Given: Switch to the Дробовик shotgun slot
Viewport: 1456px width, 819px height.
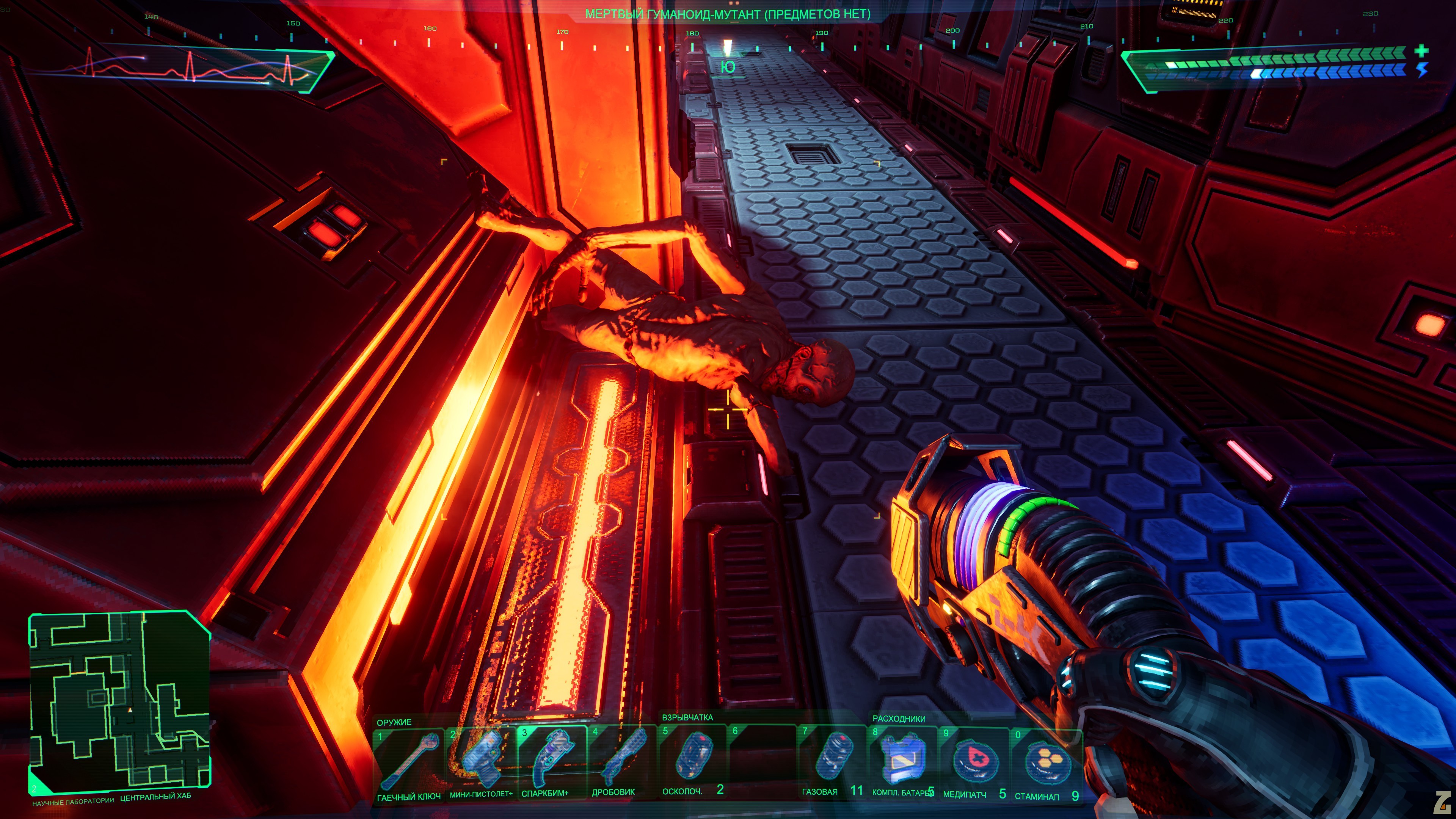Looking at the screenshot, I should (x=621, y=760).
